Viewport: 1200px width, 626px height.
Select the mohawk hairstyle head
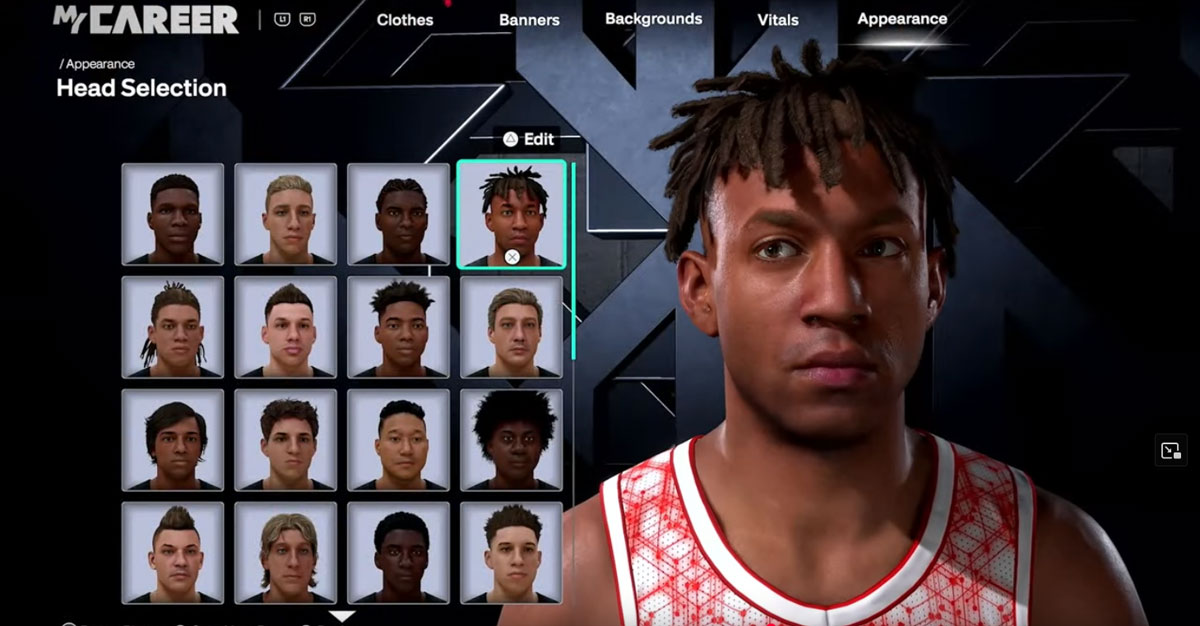[x=173, y=553]
